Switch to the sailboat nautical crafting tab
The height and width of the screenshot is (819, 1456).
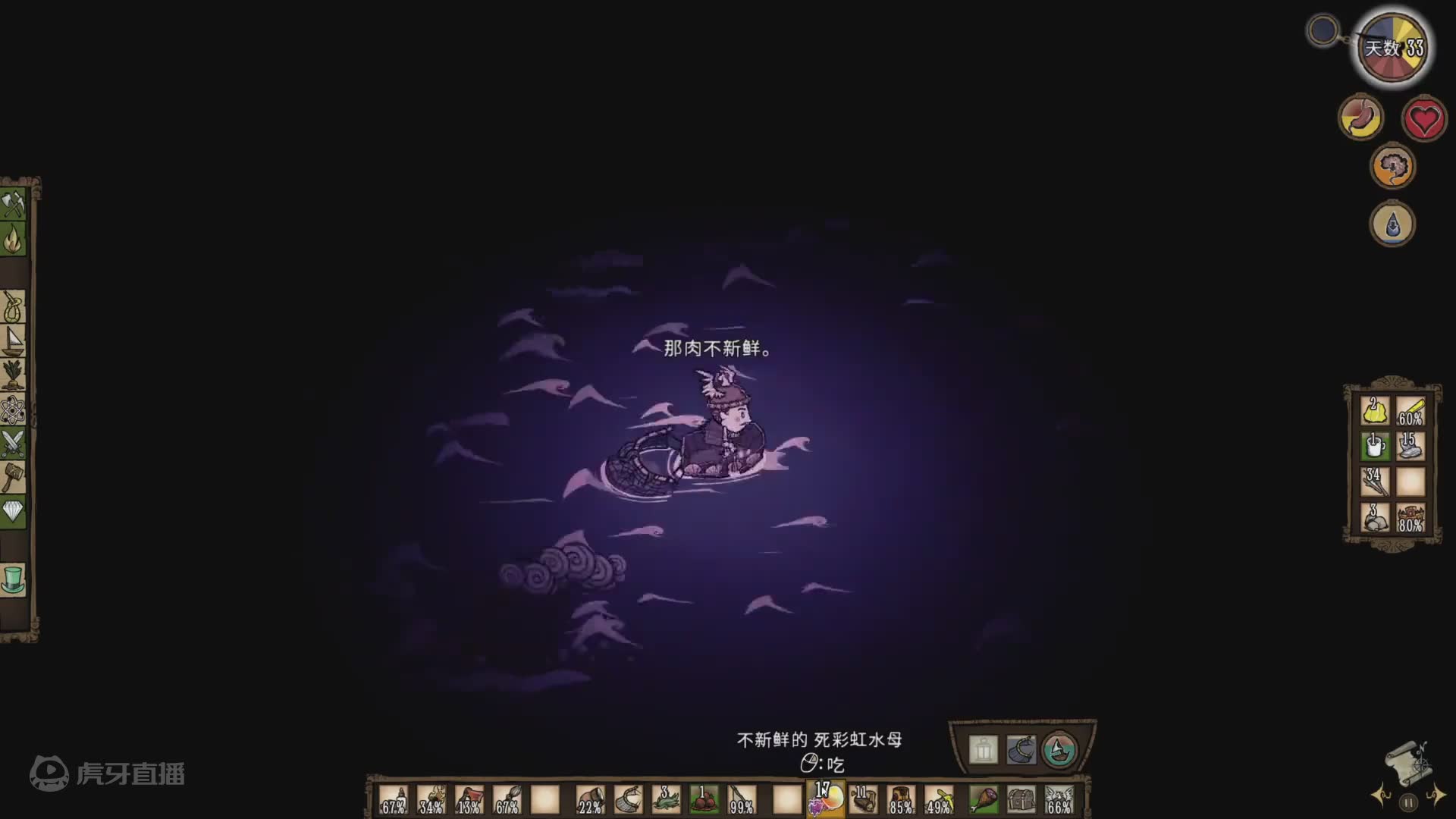pos(14,341)
